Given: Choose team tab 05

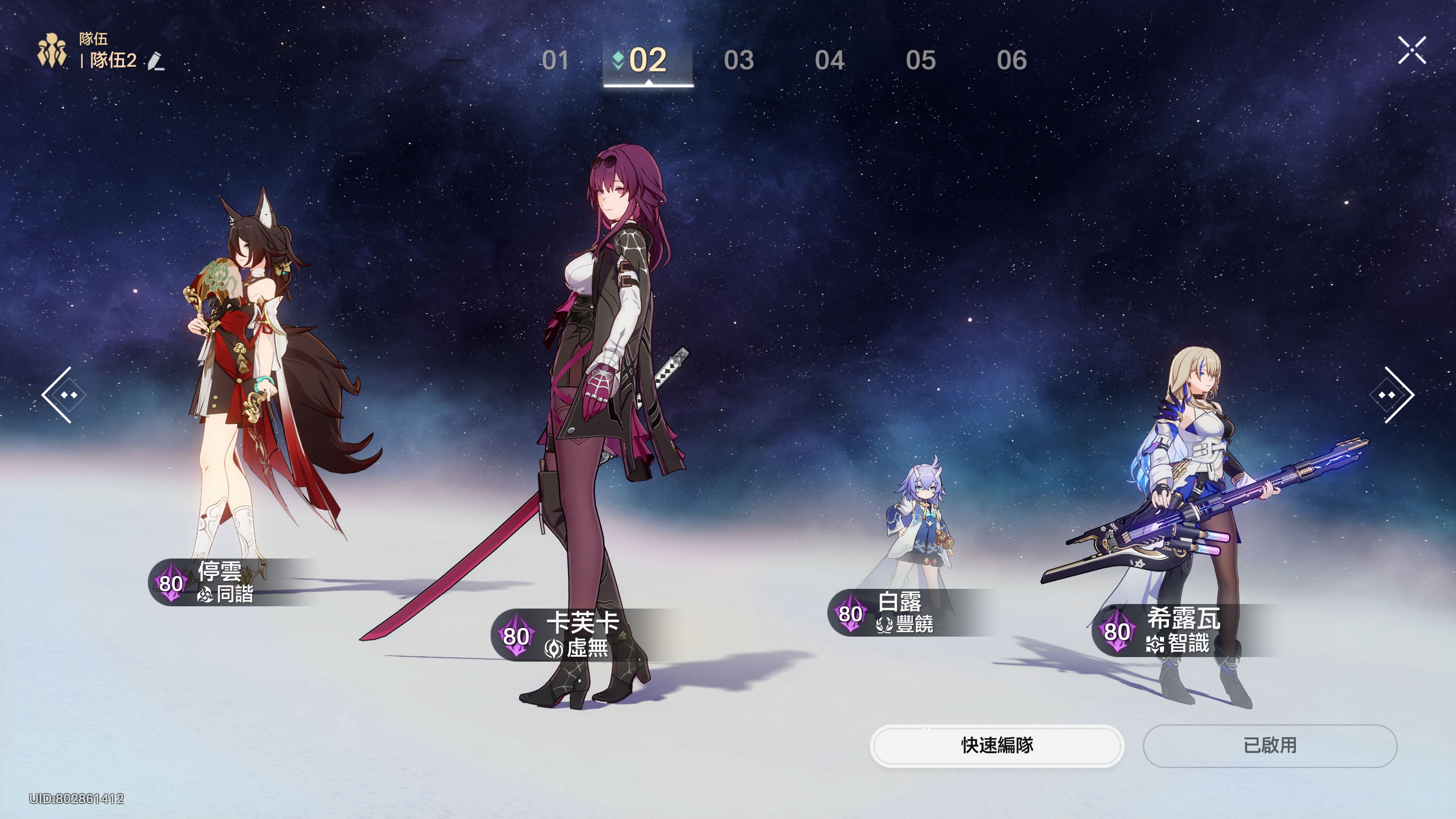Looking at the screenshot, I should pyautogui.click(x=921, y=61).
